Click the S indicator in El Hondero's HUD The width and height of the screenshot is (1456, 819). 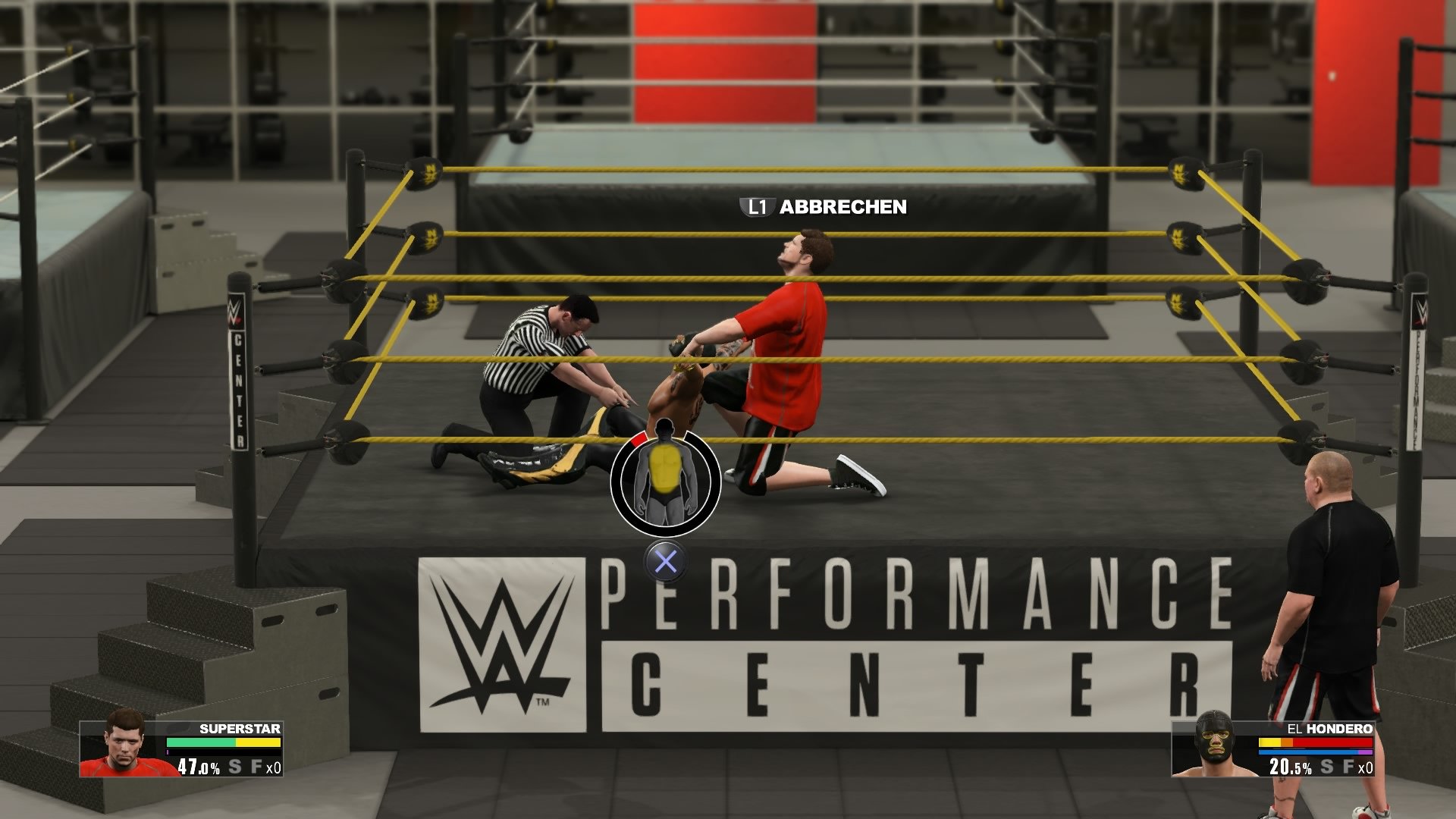(1326, 767)
